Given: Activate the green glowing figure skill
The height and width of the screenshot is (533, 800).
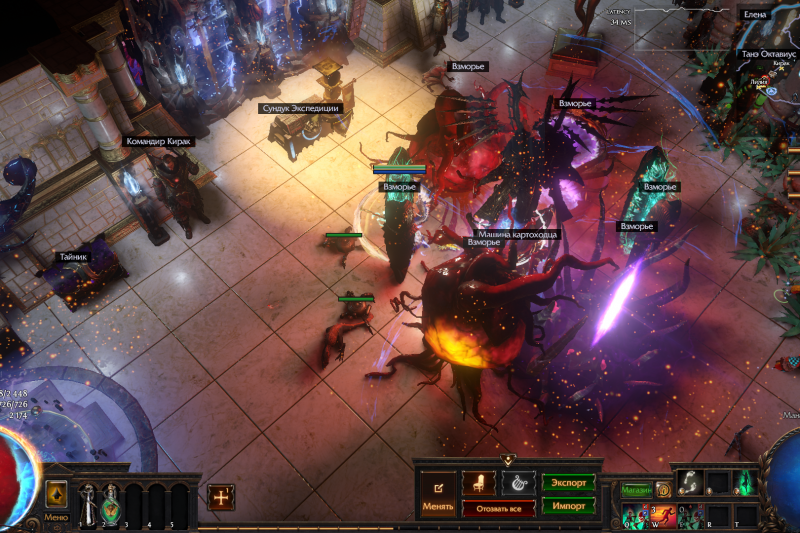Looking at the screenshot, I should click(x=745, y=482).
